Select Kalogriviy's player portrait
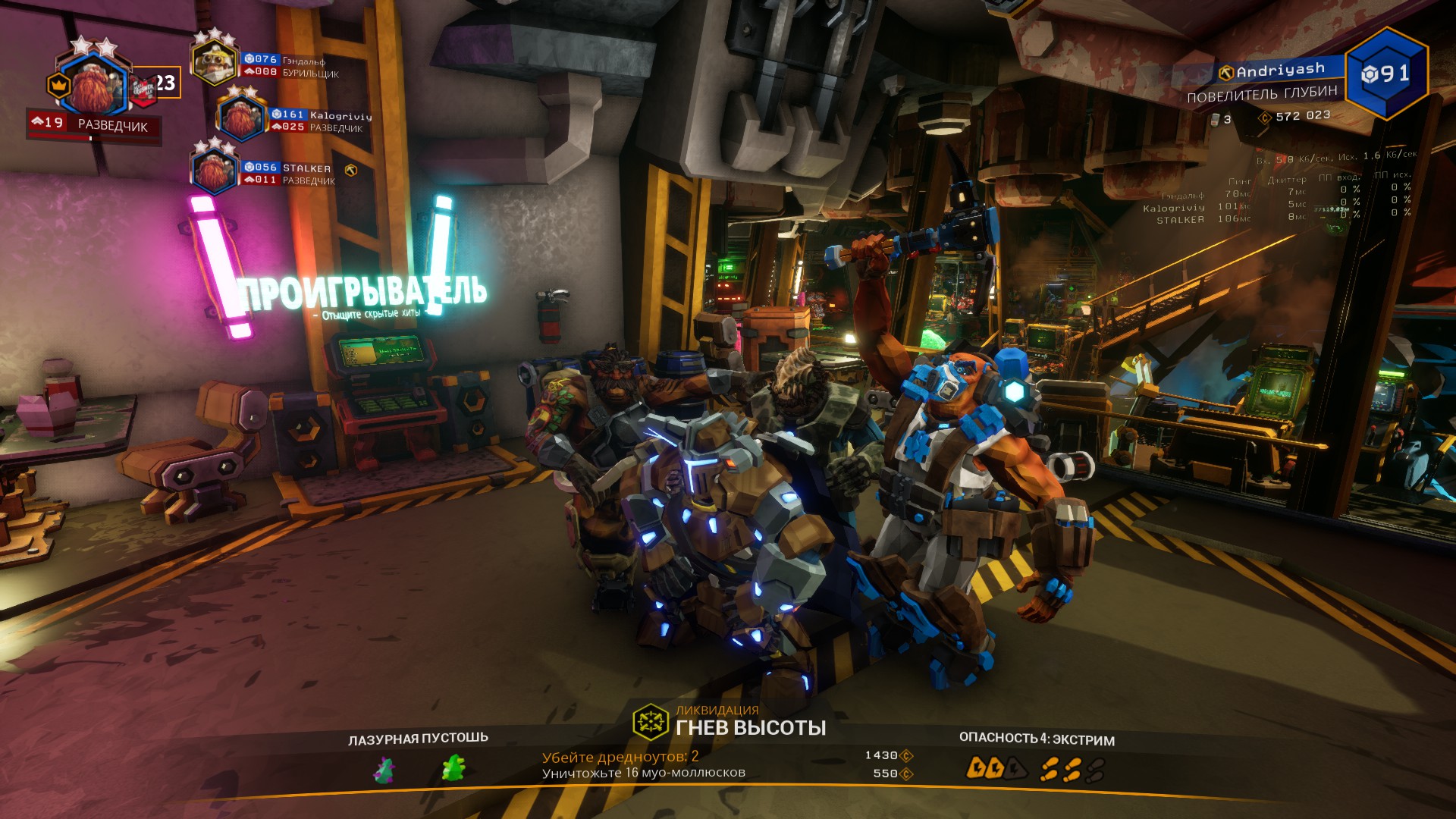 (x=242, y=119)
